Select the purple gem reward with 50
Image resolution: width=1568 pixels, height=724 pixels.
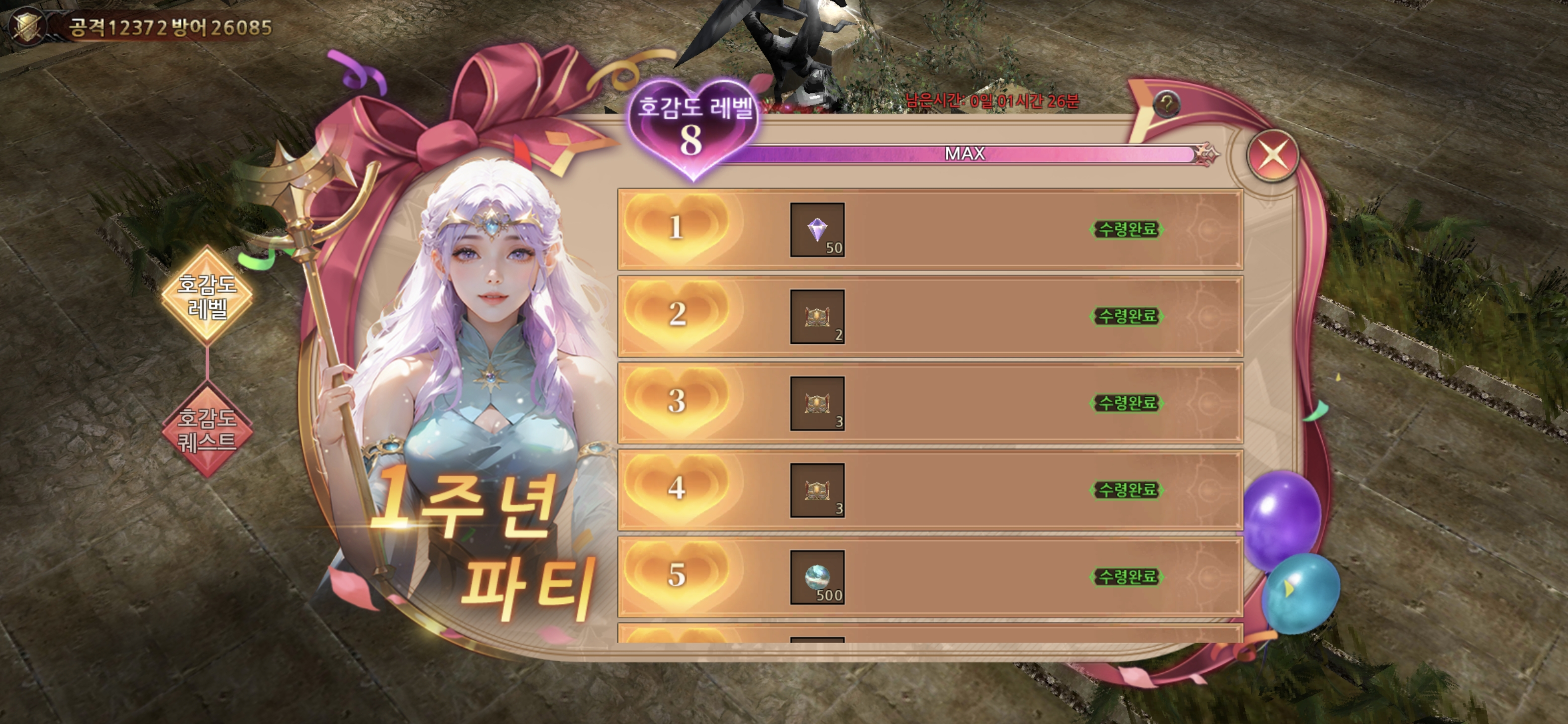click(x=817, y=230)
